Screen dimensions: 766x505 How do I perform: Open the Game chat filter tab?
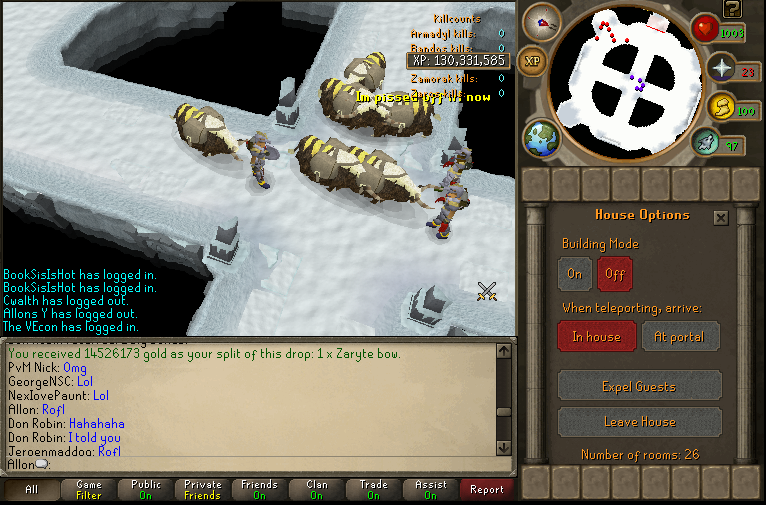click(88, 490)
